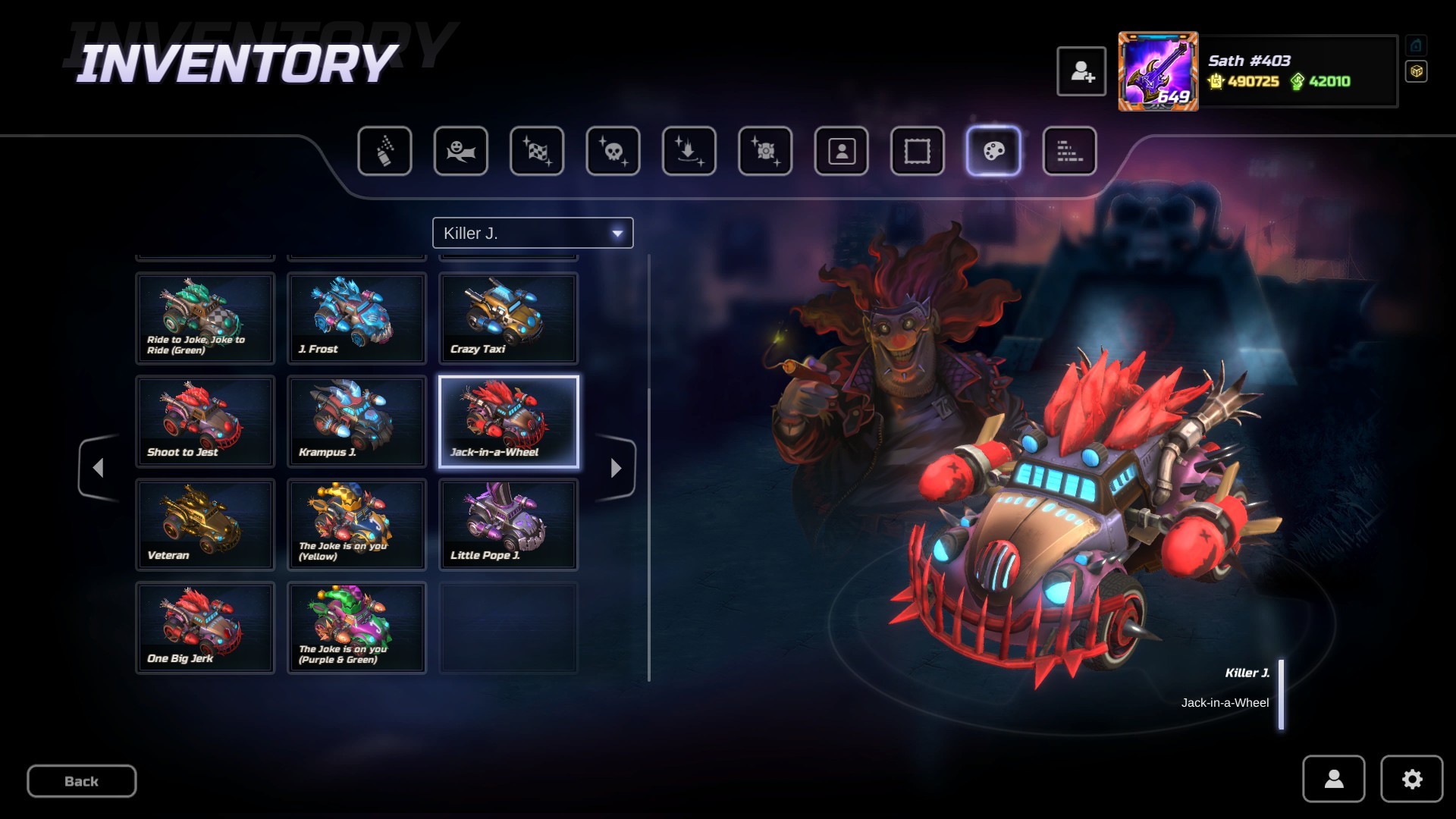Open the explosion effect category icon

pos(764,151)
